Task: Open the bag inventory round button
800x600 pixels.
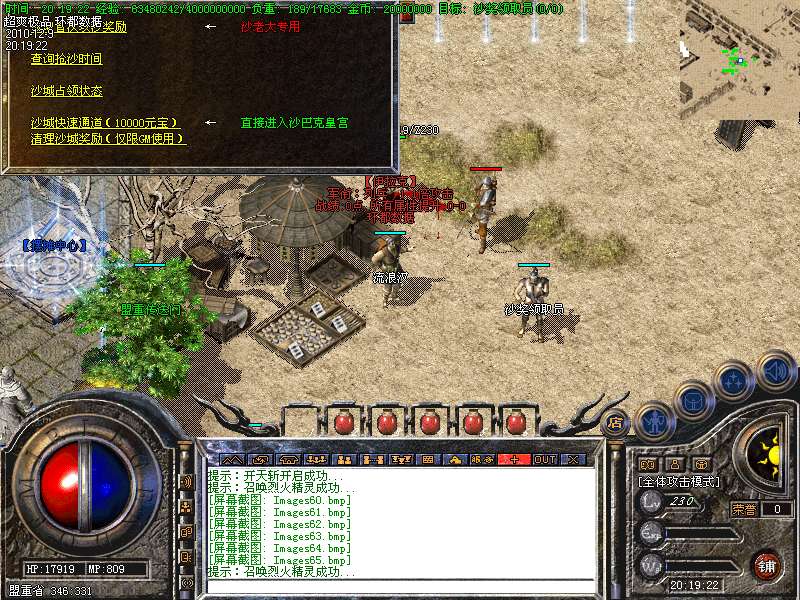Action: [694, 401]
